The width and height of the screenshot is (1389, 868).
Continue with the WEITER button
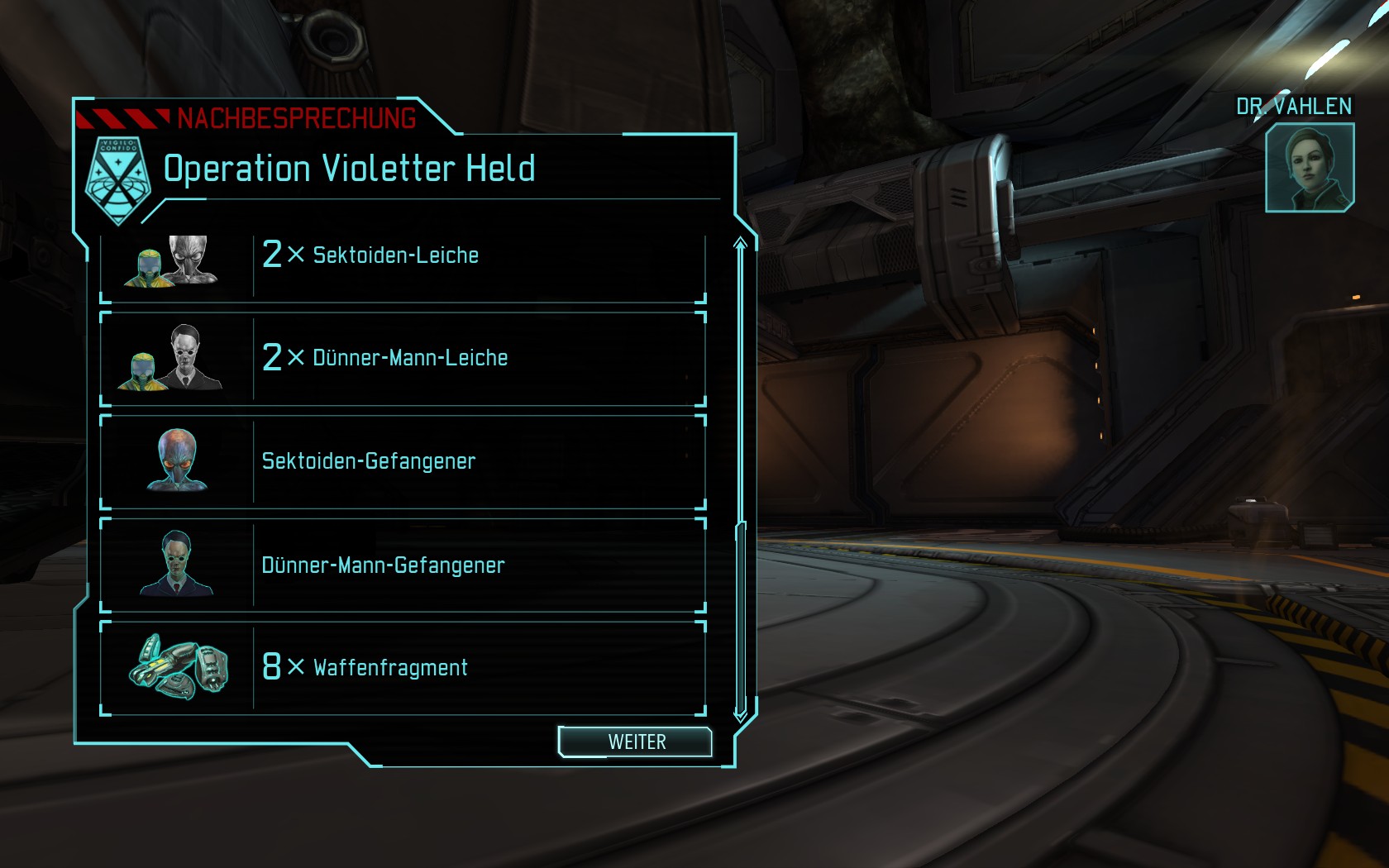(635, 742)
